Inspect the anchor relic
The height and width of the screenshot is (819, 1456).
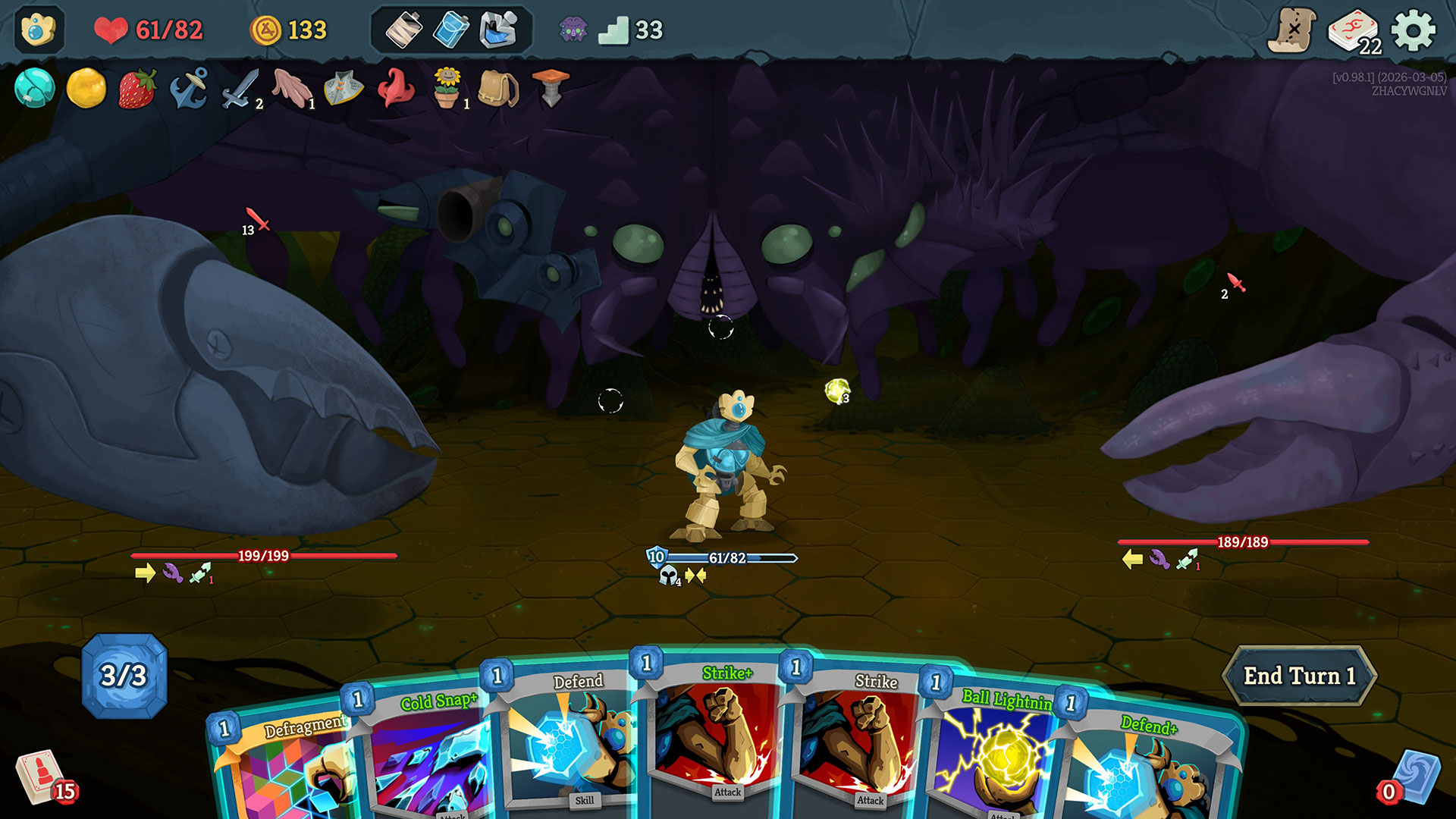point(189,89)
